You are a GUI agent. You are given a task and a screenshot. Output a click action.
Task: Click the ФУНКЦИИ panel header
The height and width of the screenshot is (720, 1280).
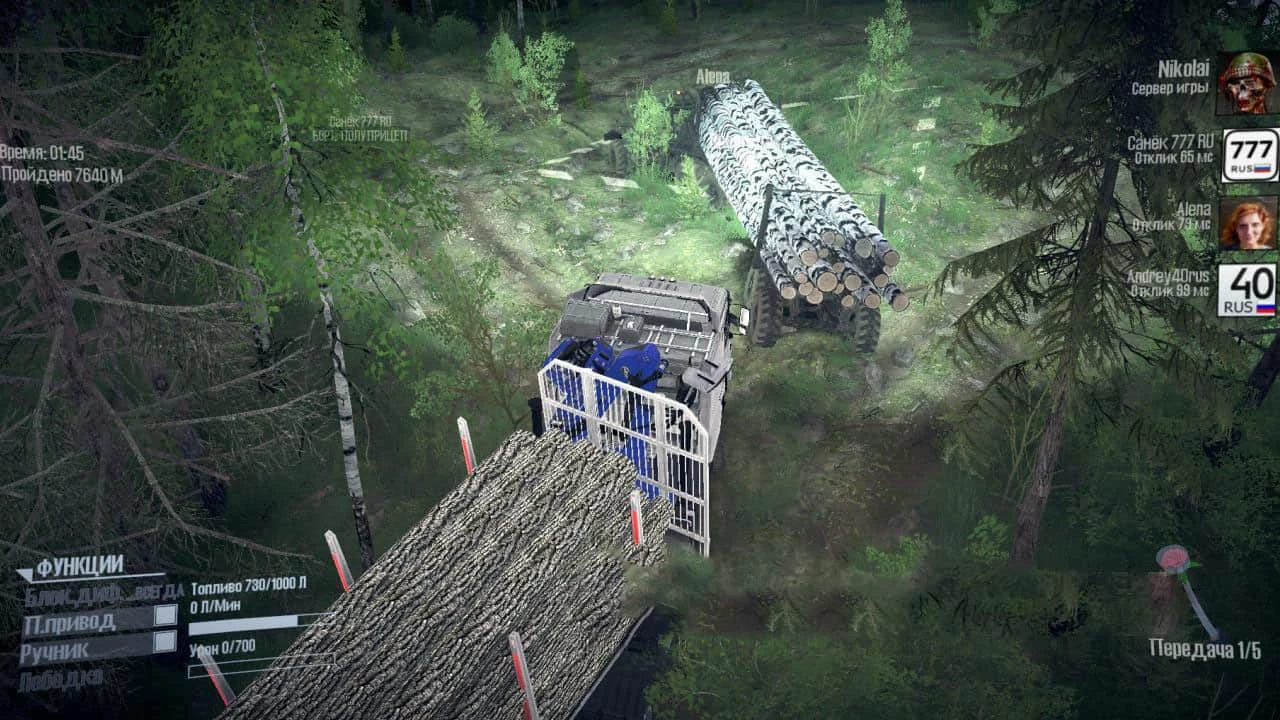pos(78,562)
